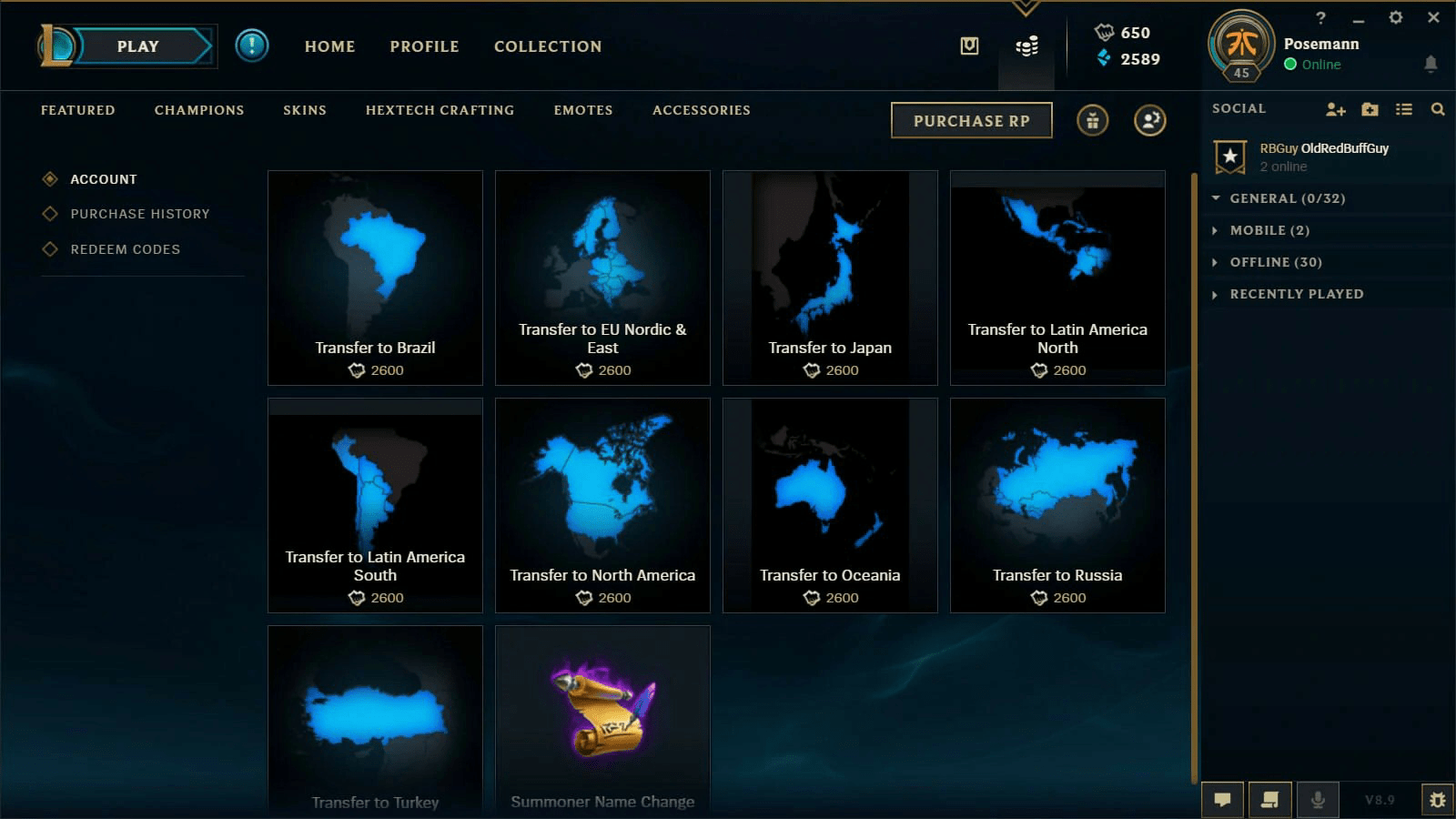This screenshot has width=1456, height=819.
Task: Select the Transfer to Russia item
Action: coord(1057,505)
